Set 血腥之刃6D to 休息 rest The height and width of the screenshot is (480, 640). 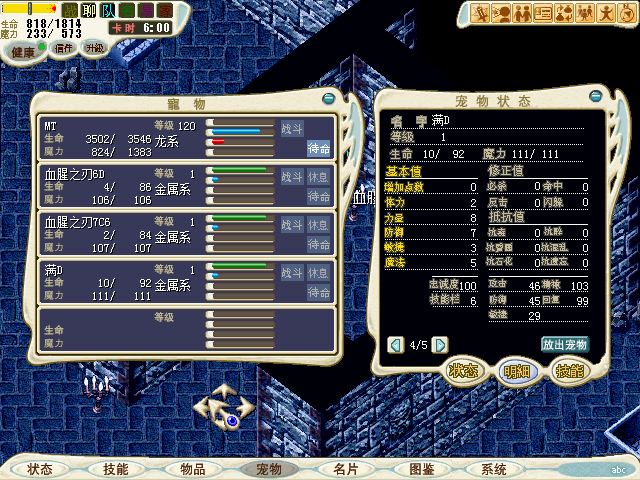click(318, 177)
